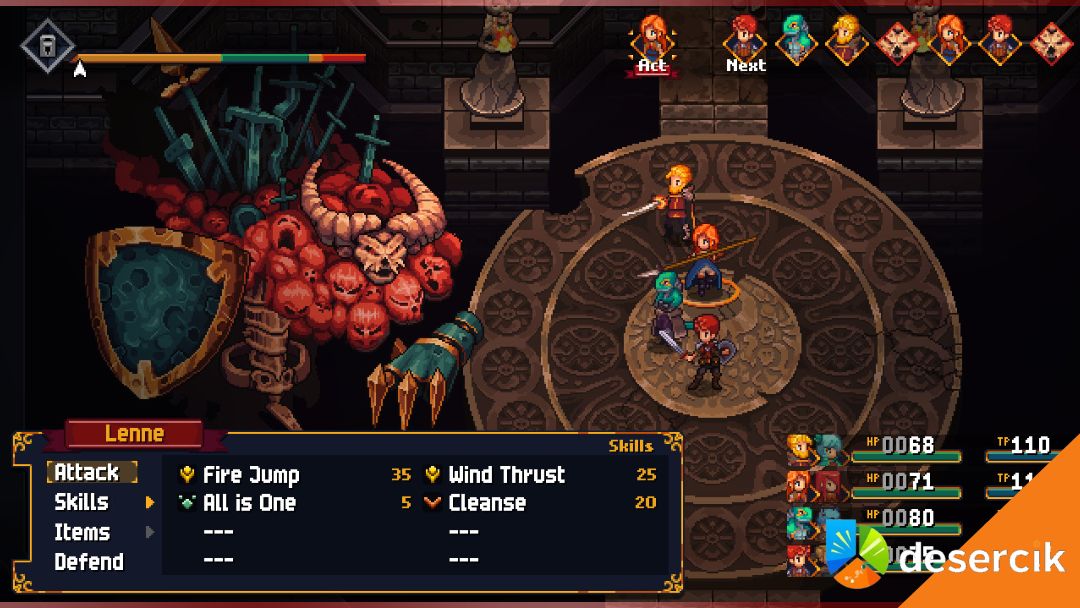This screenshot has height=608, width=1080.
Task: Click the helmet icon beside the boss bar
Action: (x=45, y=47)
